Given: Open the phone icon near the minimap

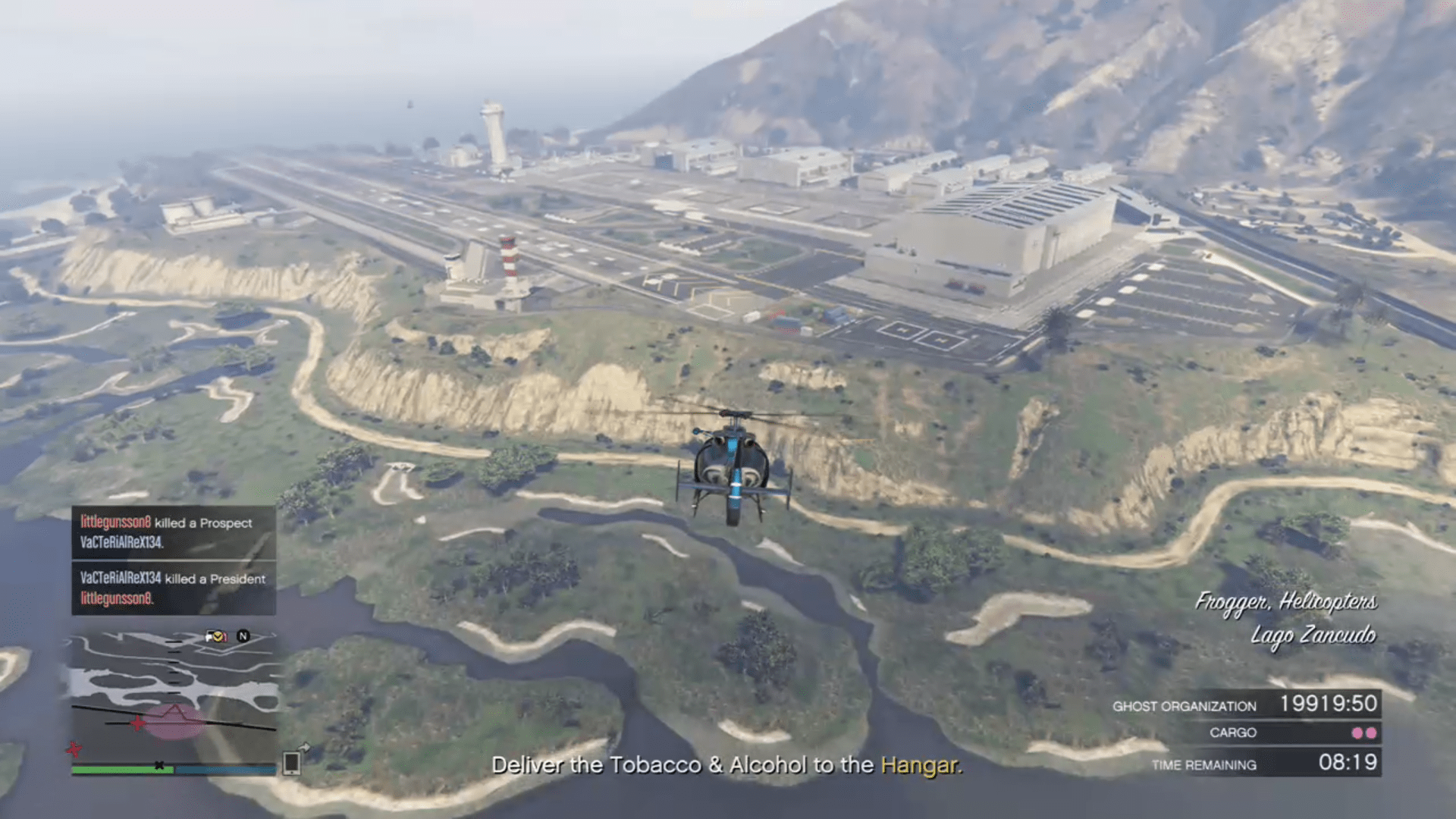Looking at the screenshot, I should pyautogui.click(x=291, y=764).
